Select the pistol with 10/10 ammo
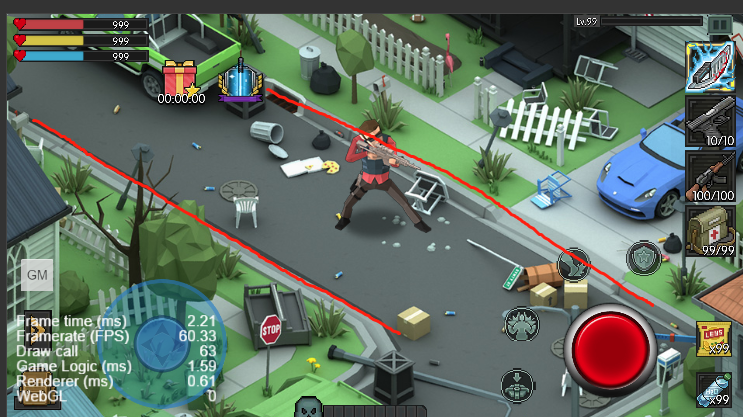 711,122
